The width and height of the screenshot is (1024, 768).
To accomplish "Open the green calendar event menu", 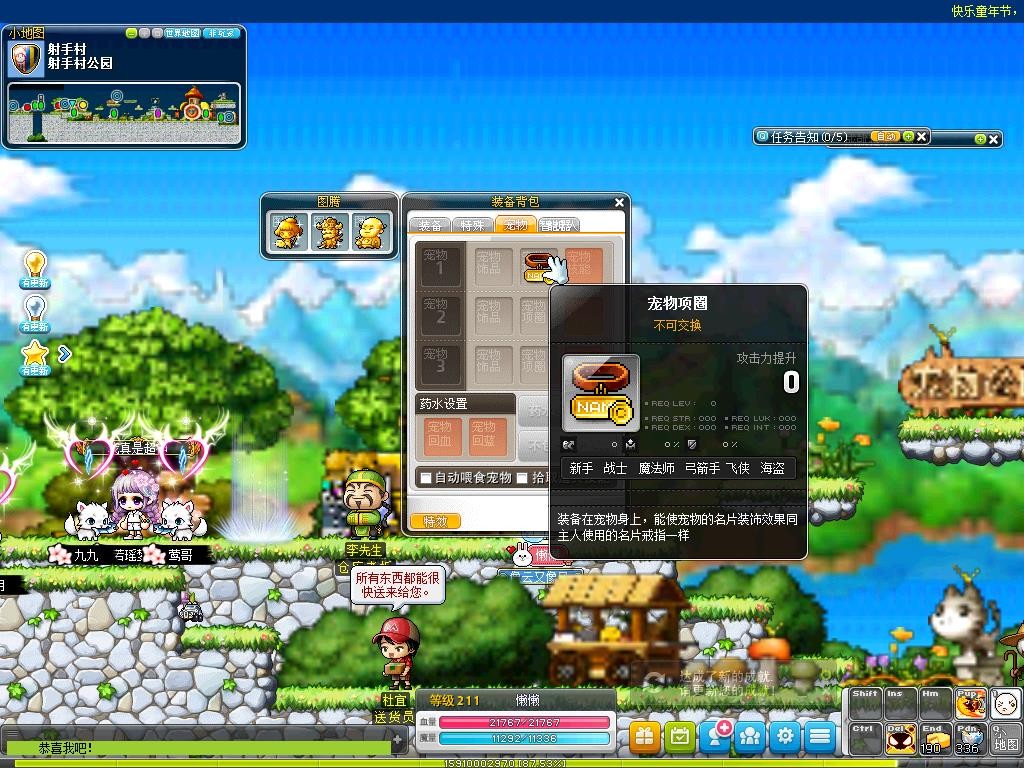I will coord(680,737).
